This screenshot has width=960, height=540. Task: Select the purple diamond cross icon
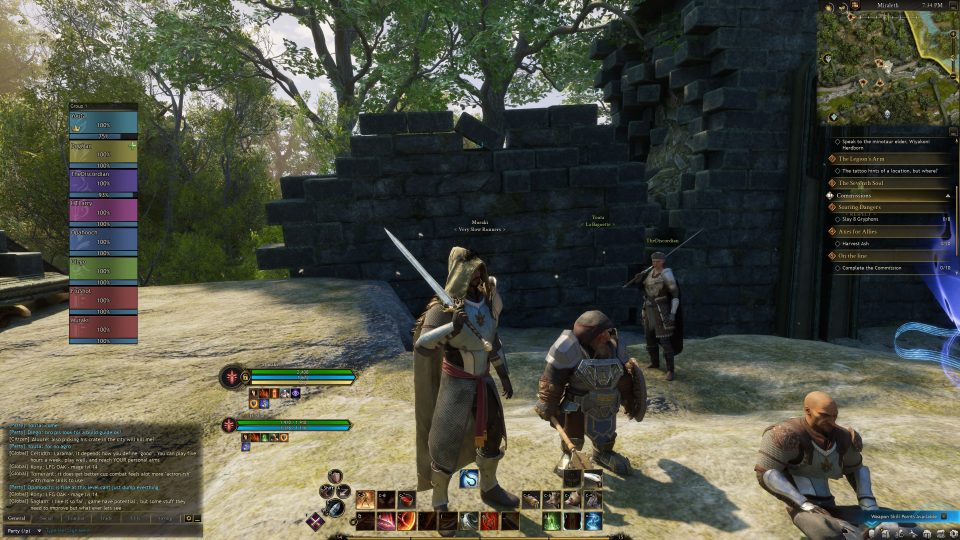point(315,519)
